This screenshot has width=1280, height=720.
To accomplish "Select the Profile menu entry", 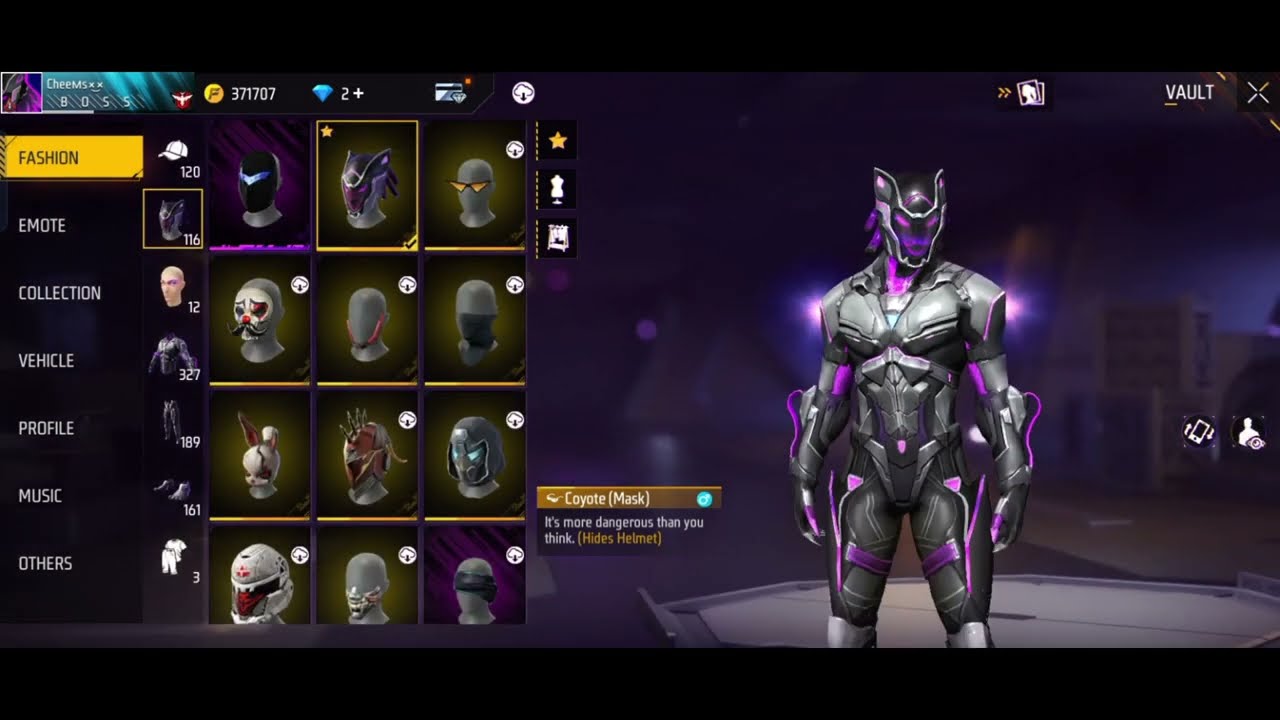I will 46,428.
